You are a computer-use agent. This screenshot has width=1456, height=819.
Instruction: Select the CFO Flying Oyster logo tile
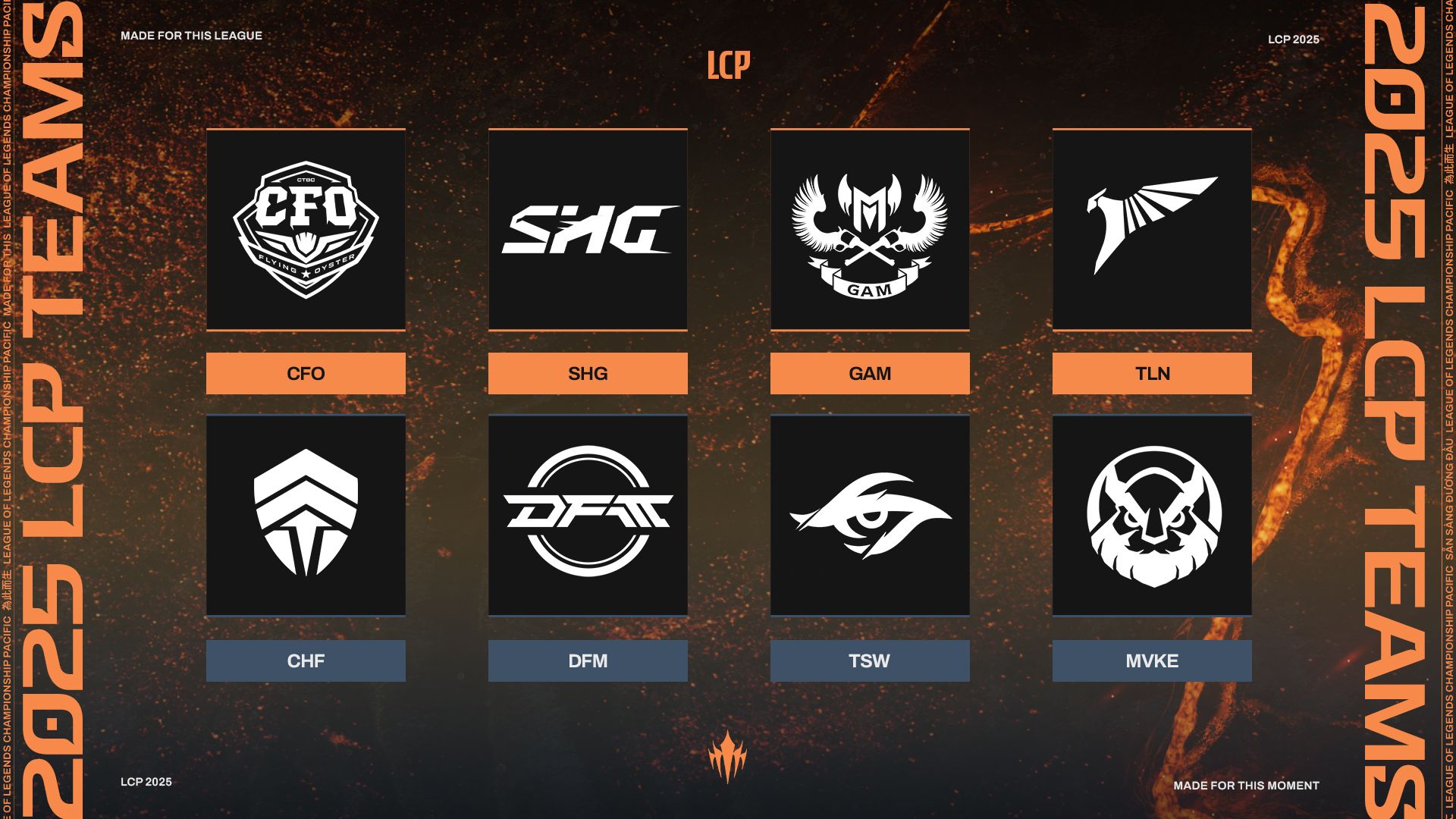pos(306,230)
